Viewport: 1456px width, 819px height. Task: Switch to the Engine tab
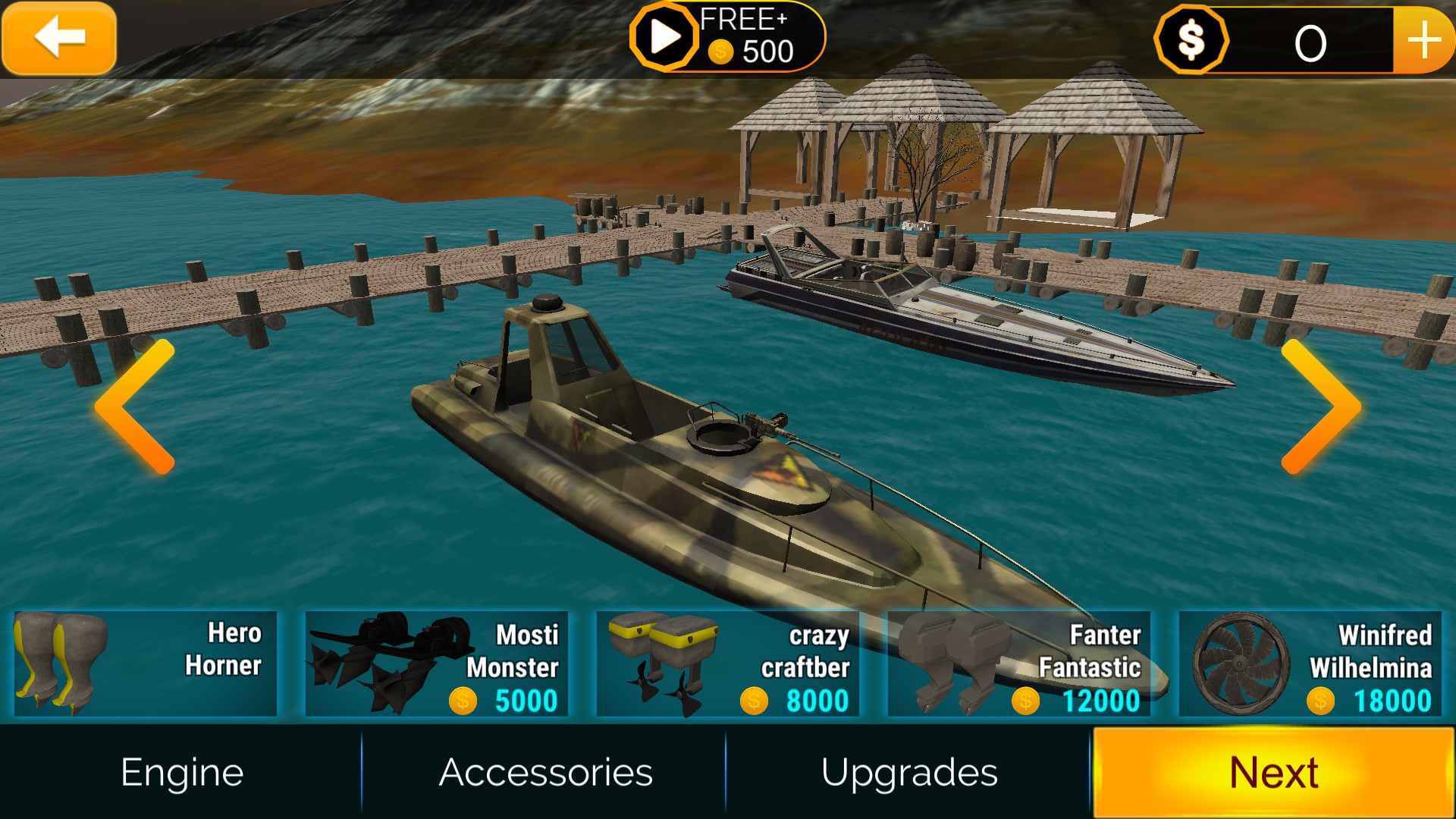(182, 773)
